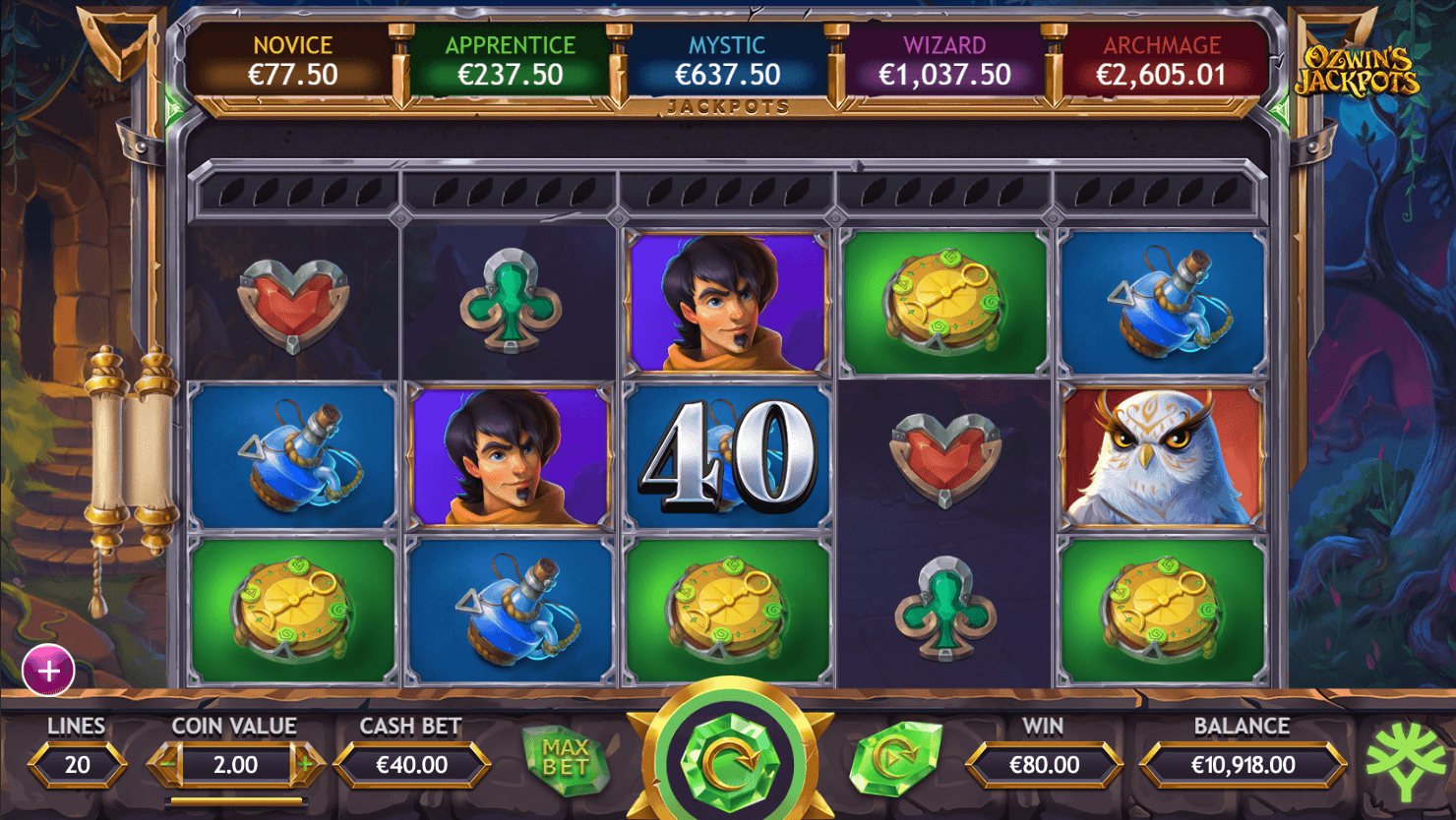Start autoplay with the green play gem
1456x820 pixels.
coord(894,758)
